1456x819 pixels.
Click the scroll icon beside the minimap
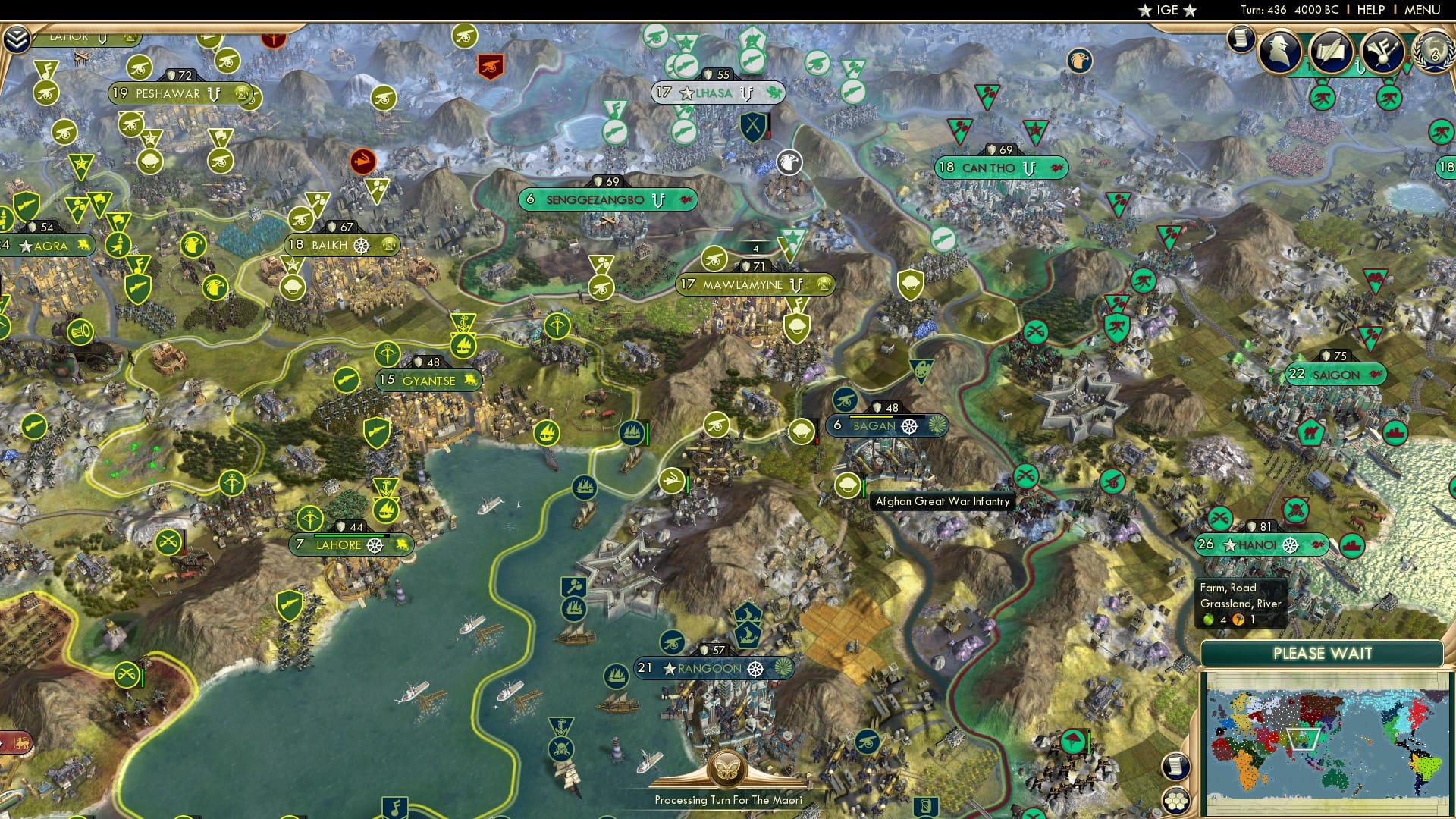pyautogui.click(x=1175, y=767)
